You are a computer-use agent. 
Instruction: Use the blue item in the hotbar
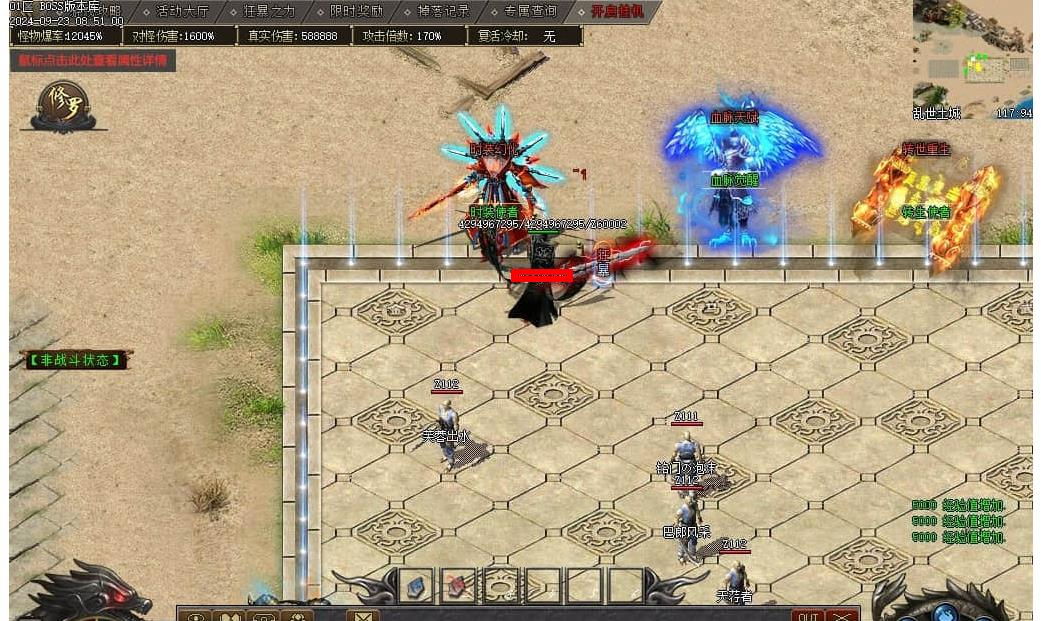pyautogui.click(x=416, y=585)
